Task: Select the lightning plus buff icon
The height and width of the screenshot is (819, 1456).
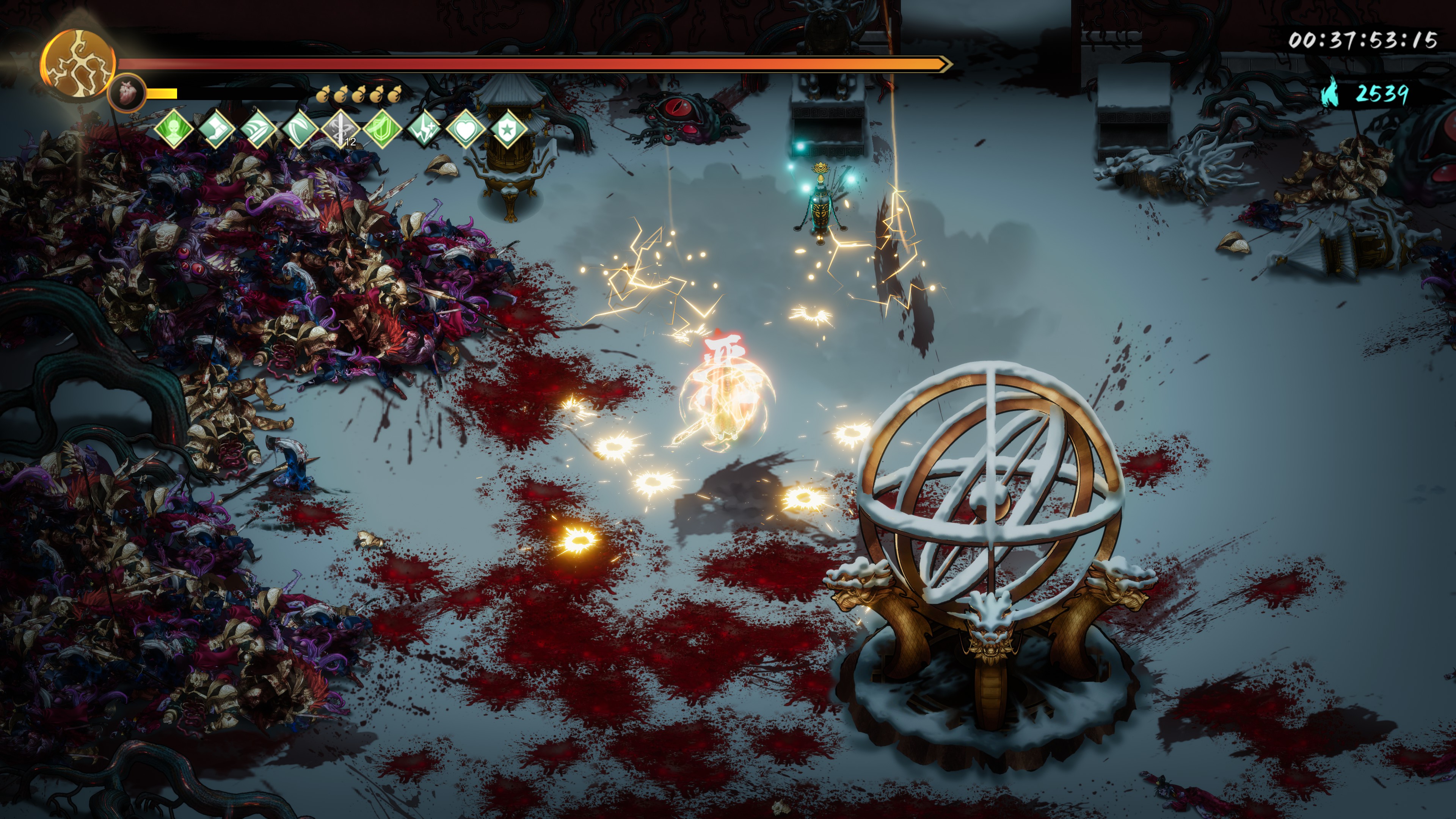Action: pyautogui.click(x=425, y=129)
